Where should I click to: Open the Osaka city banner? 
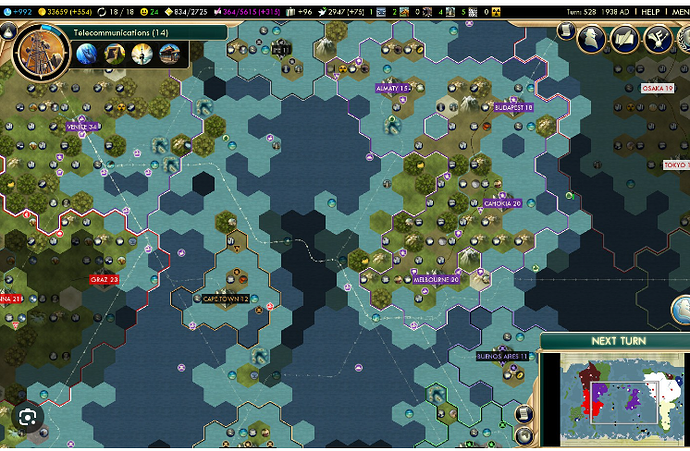[x=657, y=88]
